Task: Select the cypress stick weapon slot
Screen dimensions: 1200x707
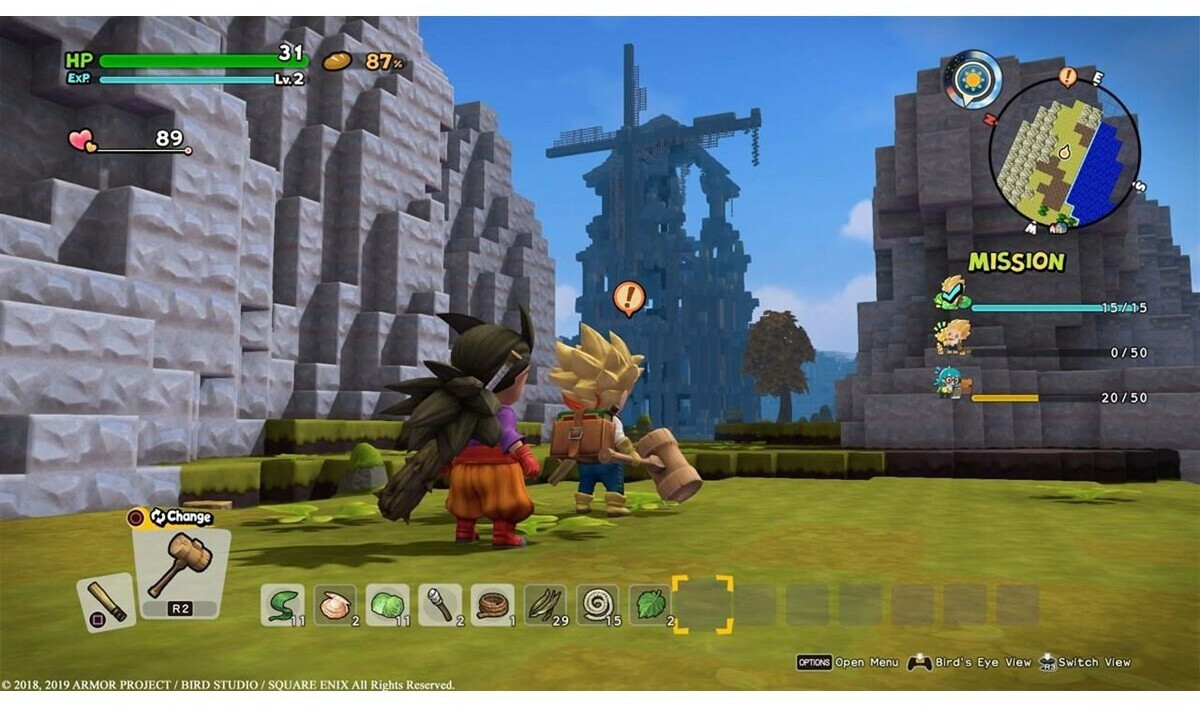Action: (x=105, y=602)
